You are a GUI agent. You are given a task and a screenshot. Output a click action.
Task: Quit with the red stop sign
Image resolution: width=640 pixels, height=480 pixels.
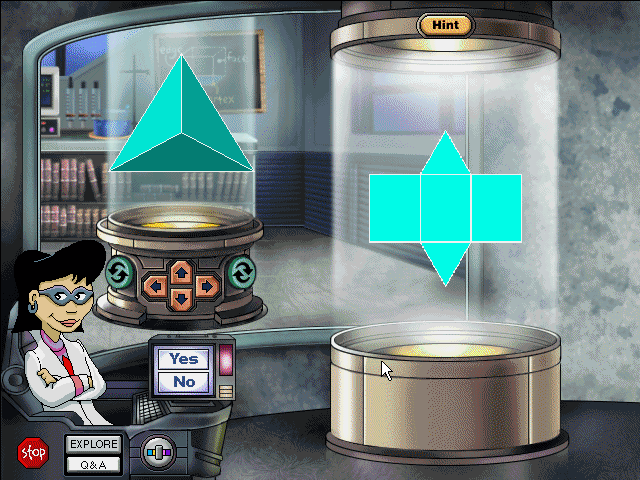click(32, 452)
